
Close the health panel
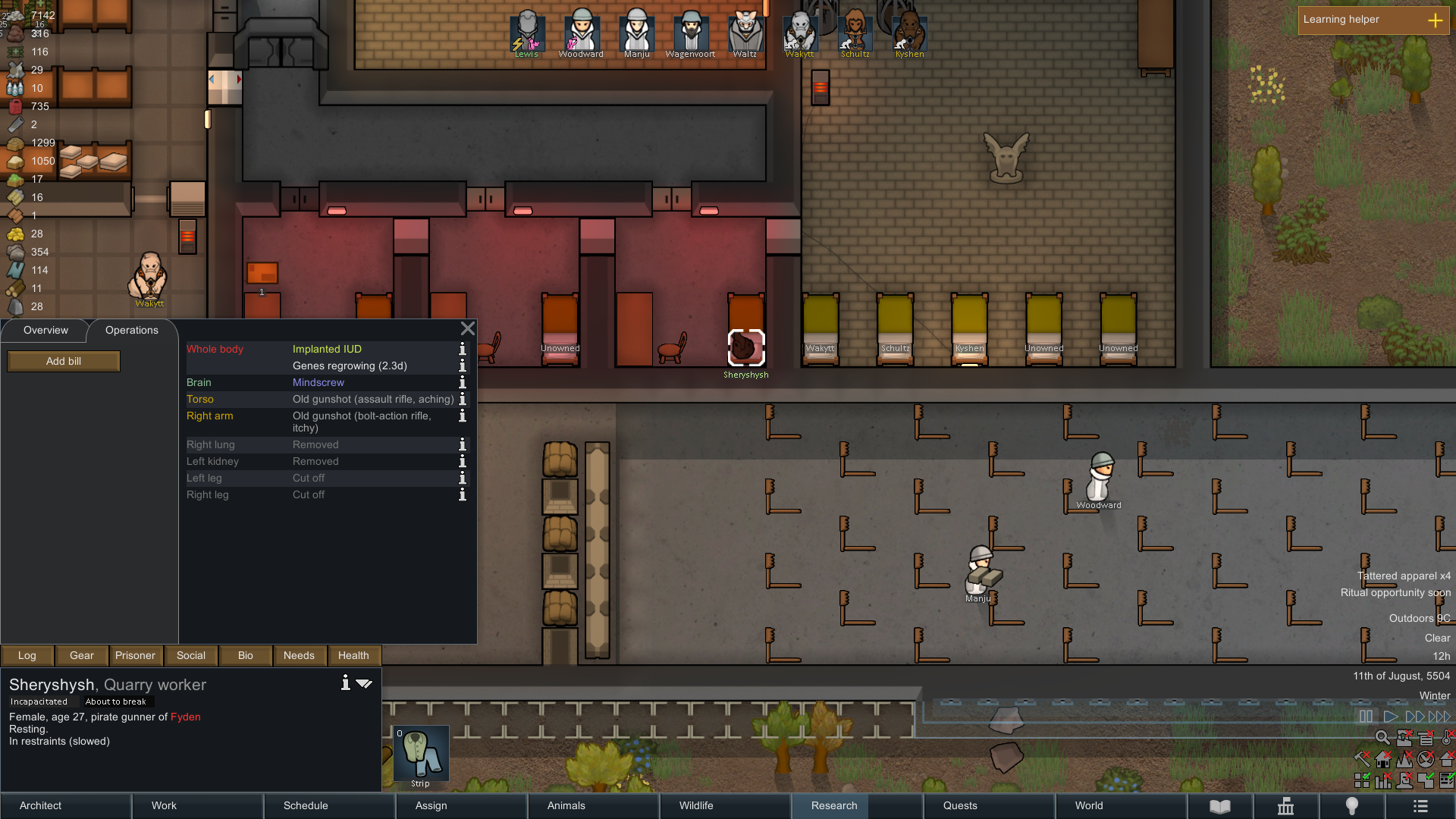coord(468,328)
